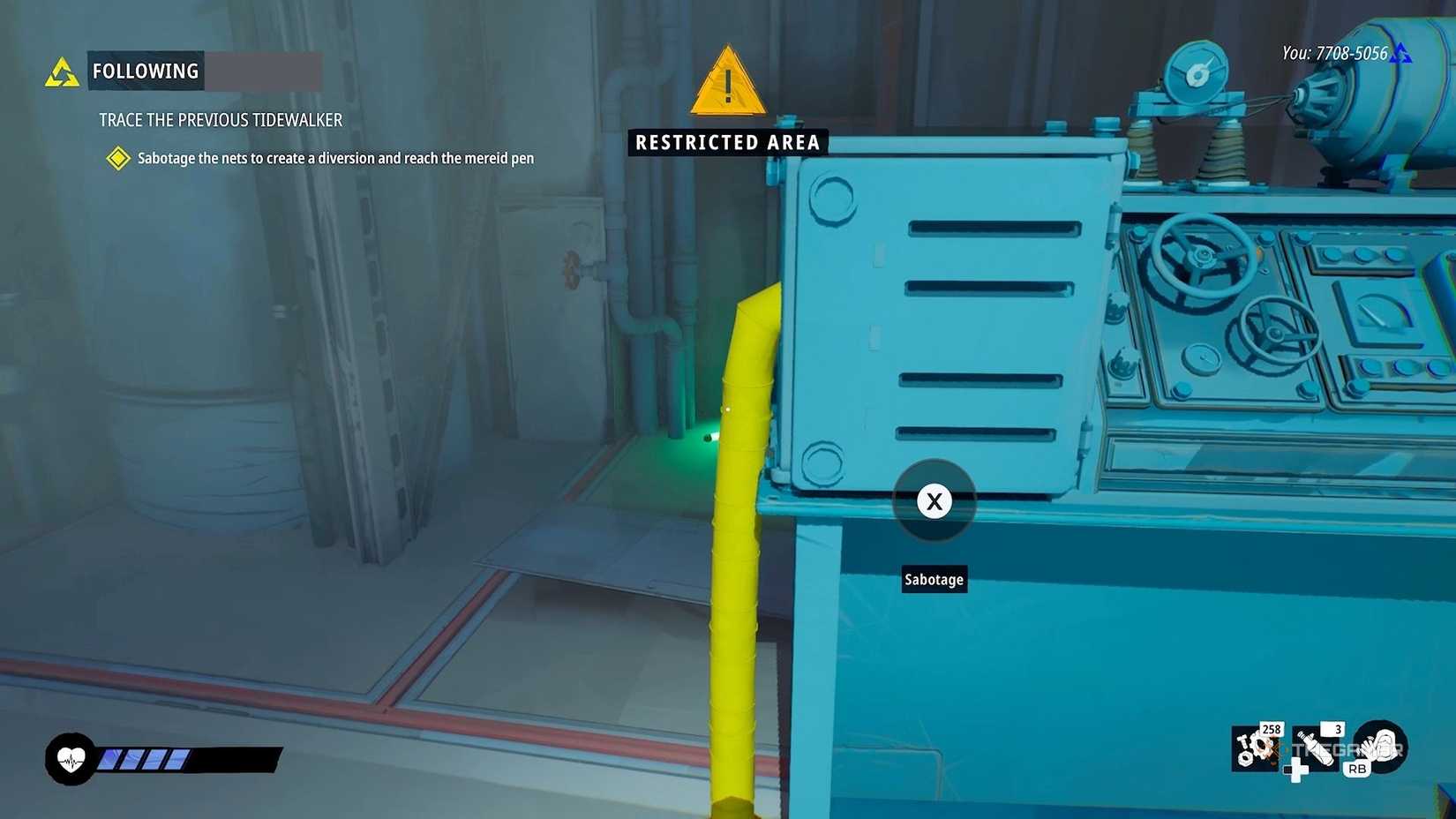The image size is (1456, 819).
Task: Open the RESTRICTED AREA label banner
Action: pos(726,142)
